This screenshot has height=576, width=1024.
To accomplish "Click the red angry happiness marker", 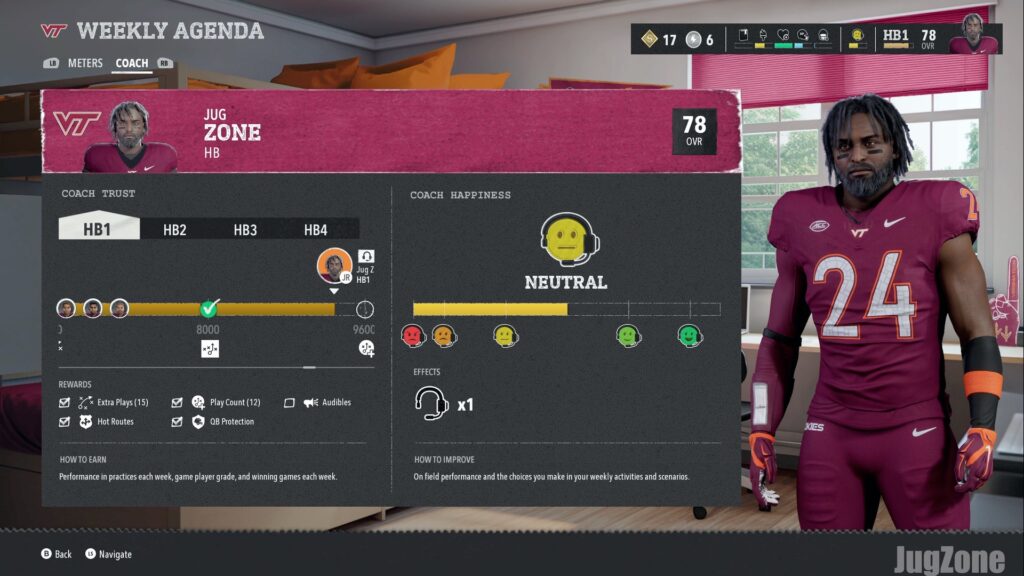I will click(x=413, y=336).
